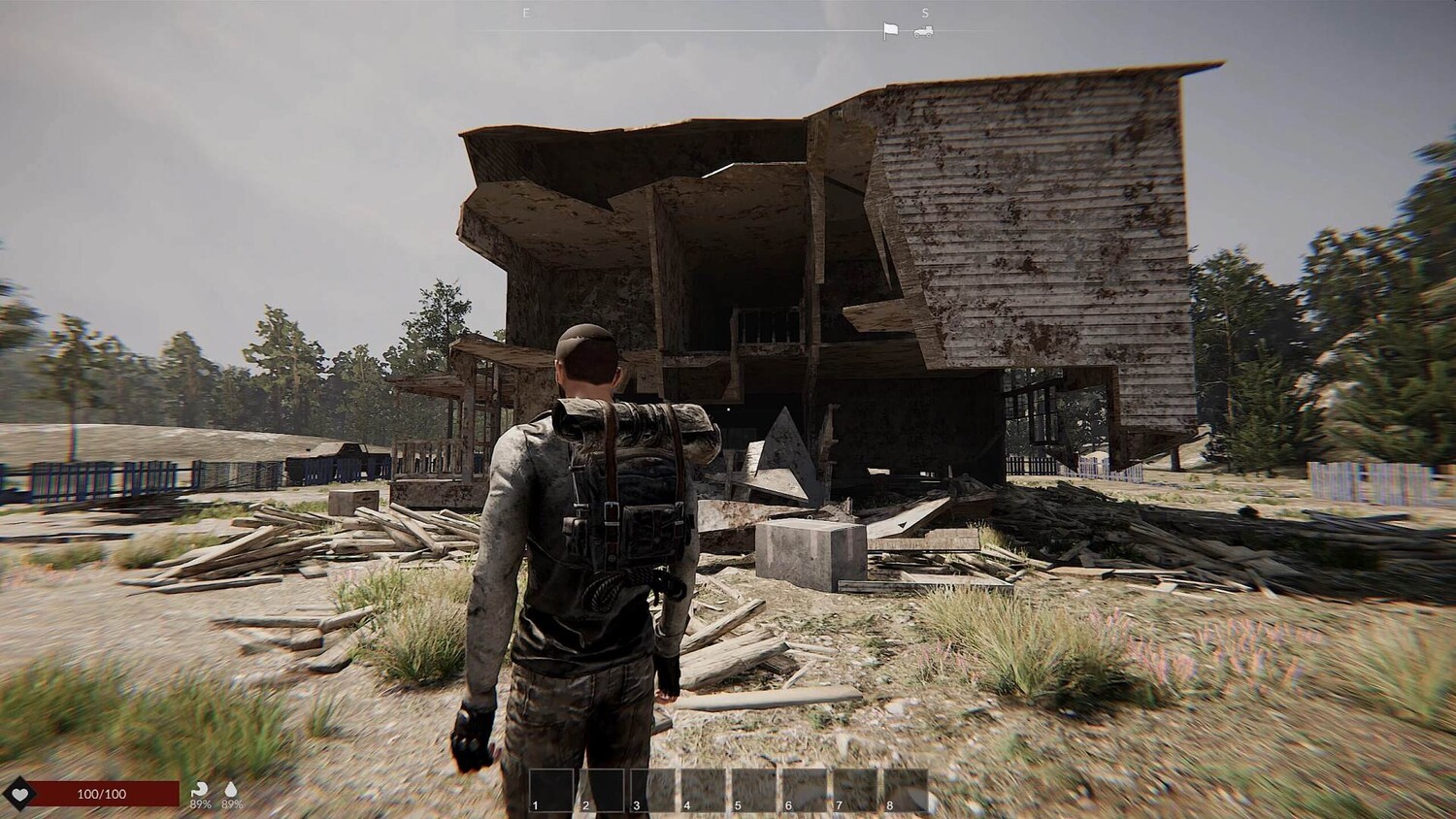1456x819 pixels.
Task: Choose hotbar slot number 2
Action: point(602,789)
